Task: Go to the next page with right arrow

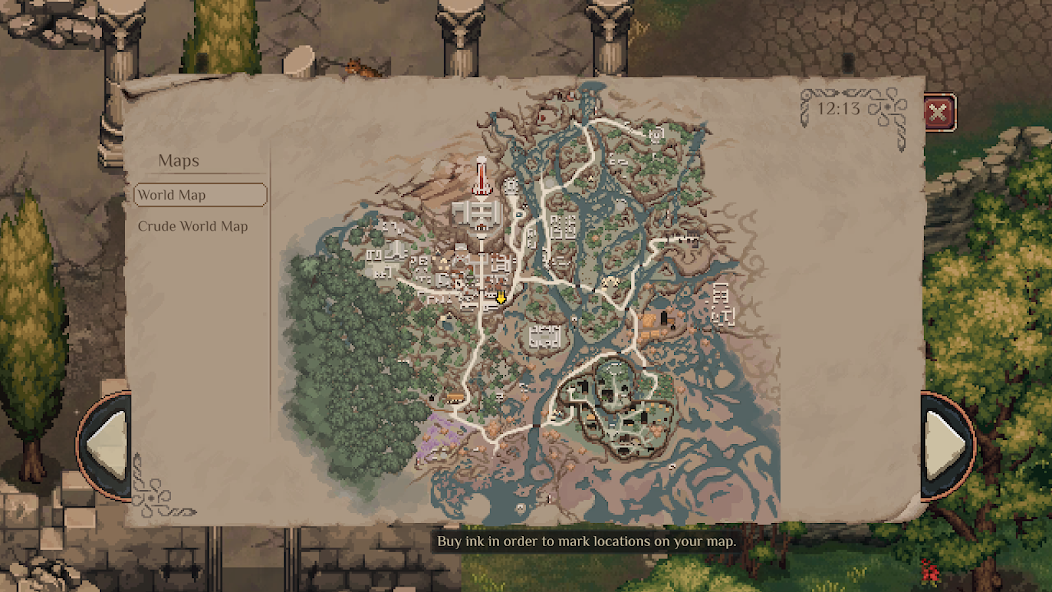Action: click(x=944, y=443)
